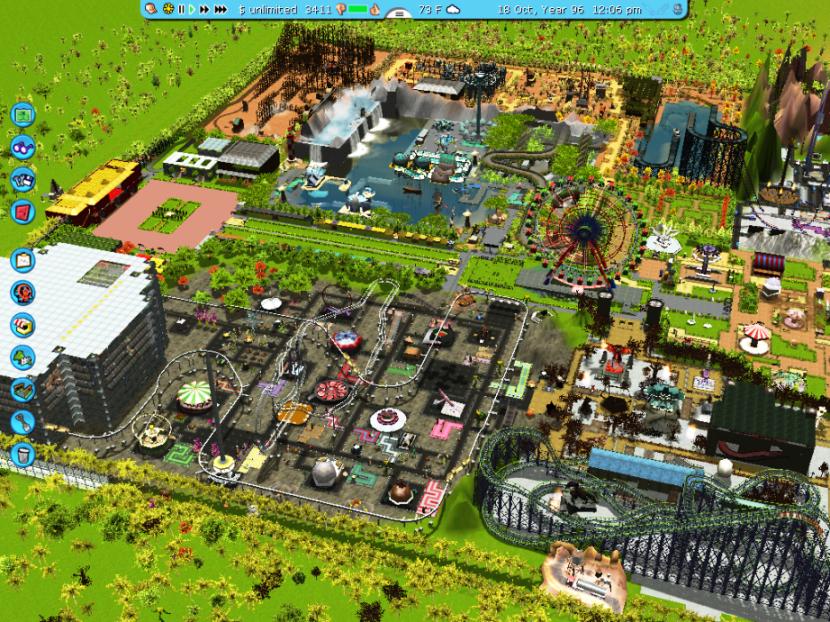Image resolution: width=830 pixels, height=622 pixels.
Task: Choose the shovel path-building tool
Action: coord(22,422)
